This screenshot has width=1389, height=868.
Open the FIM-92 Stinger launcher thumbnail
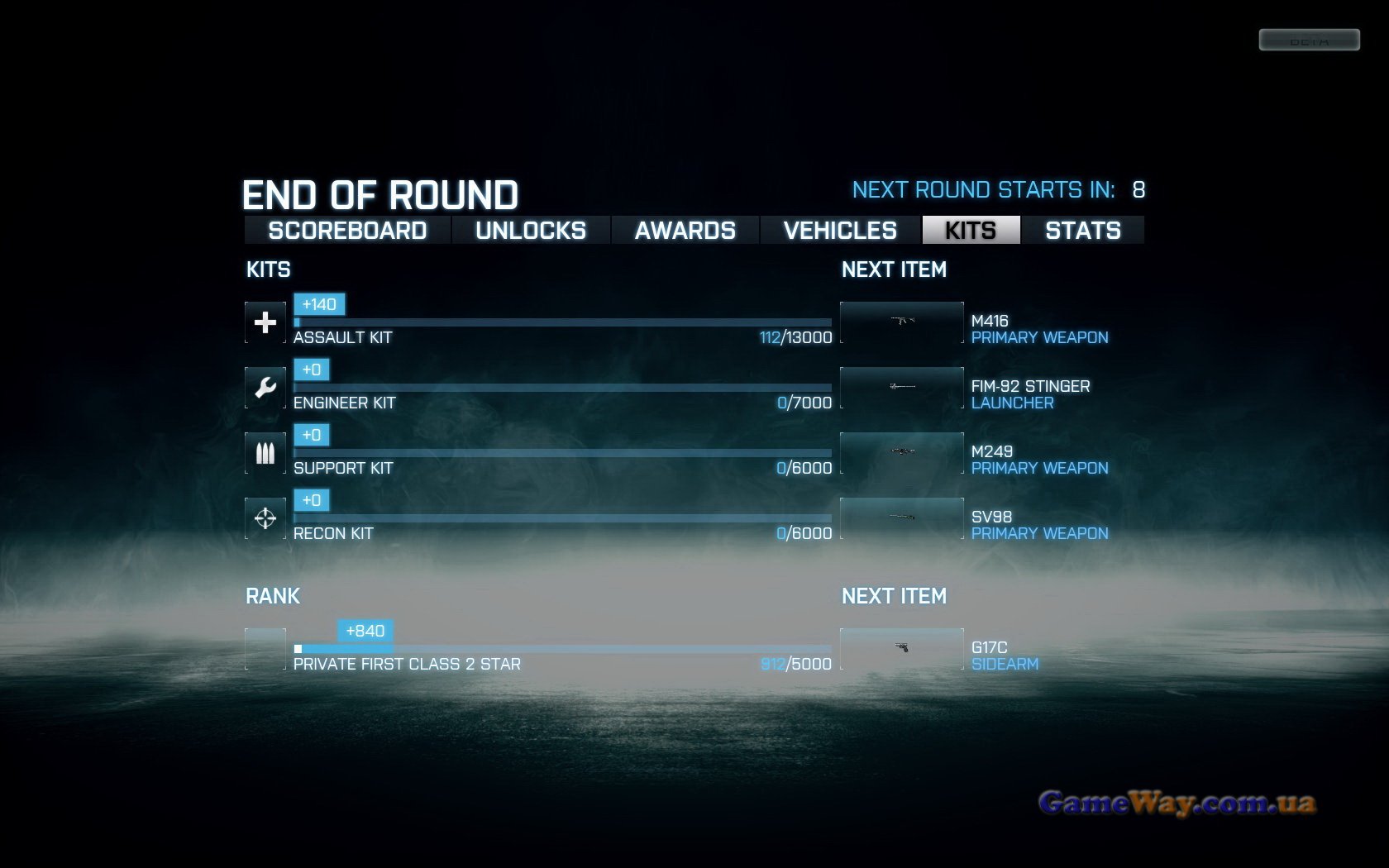[x=902, y=388]
